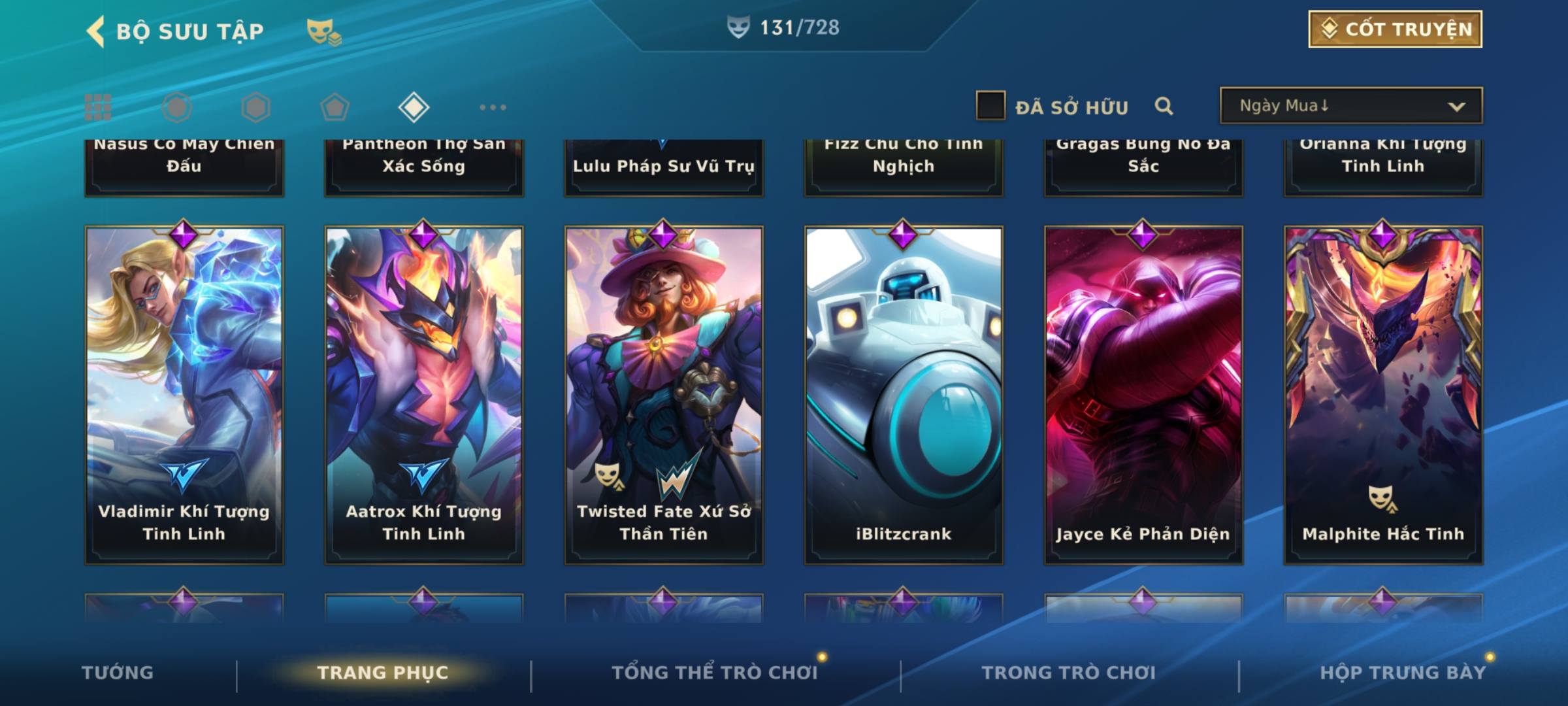Viewport: 1568px width, 706px height.
Task: Switch to the Tổng Thể Trò Chơi tab
Action: [x=715, y=673]
